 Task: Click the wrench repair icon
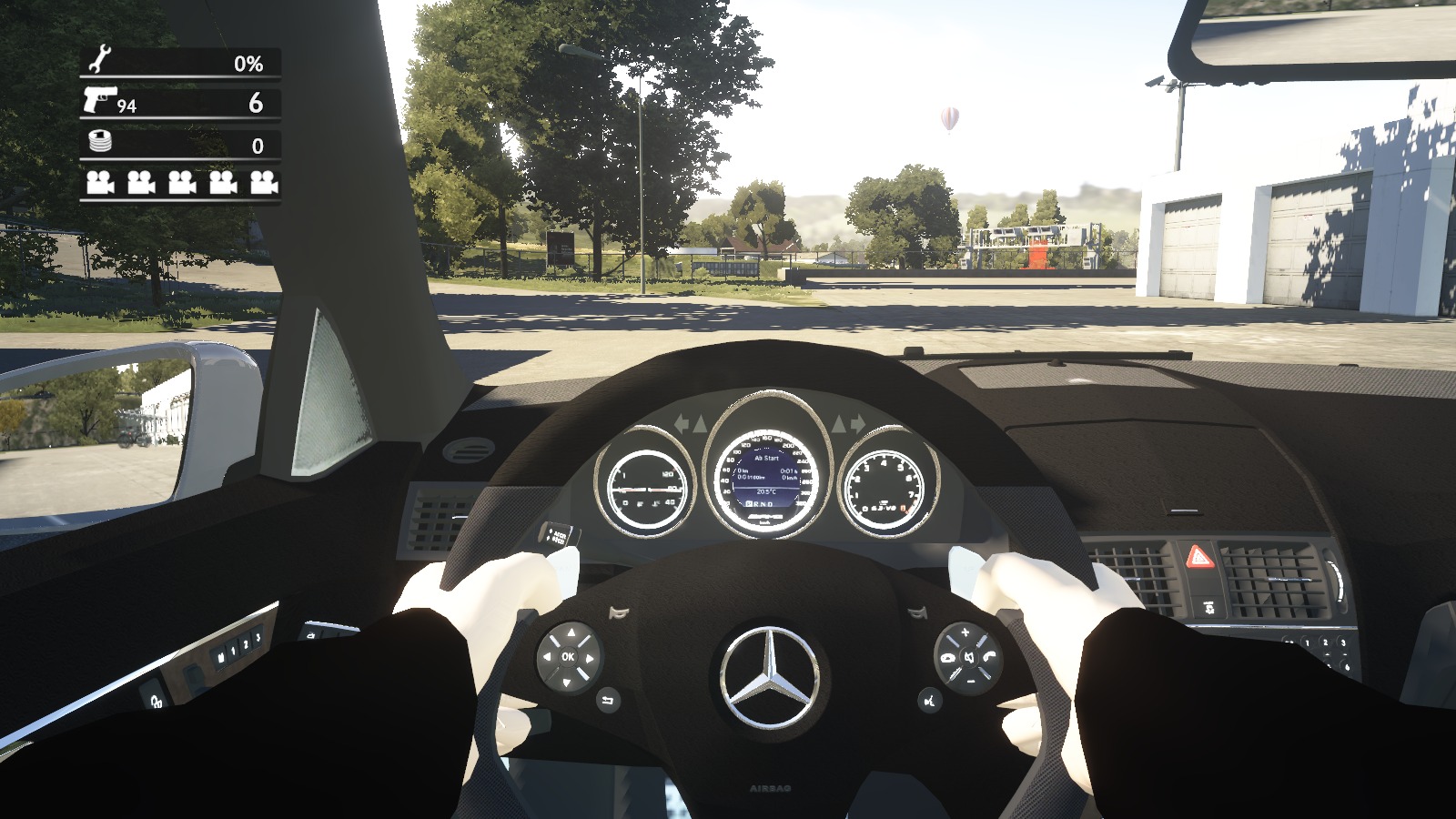coord(98,61)
